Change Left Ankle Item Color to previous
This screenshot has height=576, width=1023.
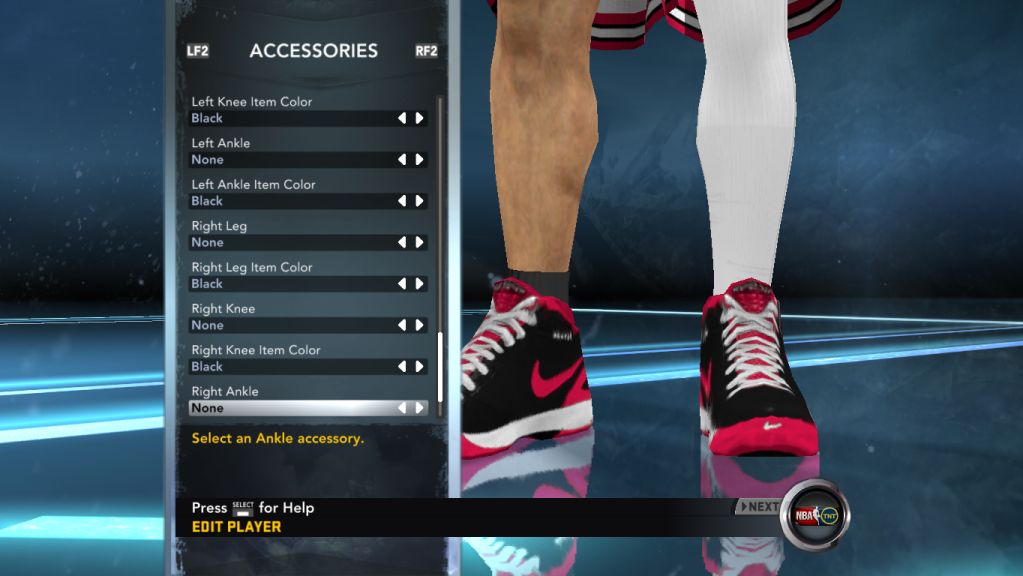(402, 201)
